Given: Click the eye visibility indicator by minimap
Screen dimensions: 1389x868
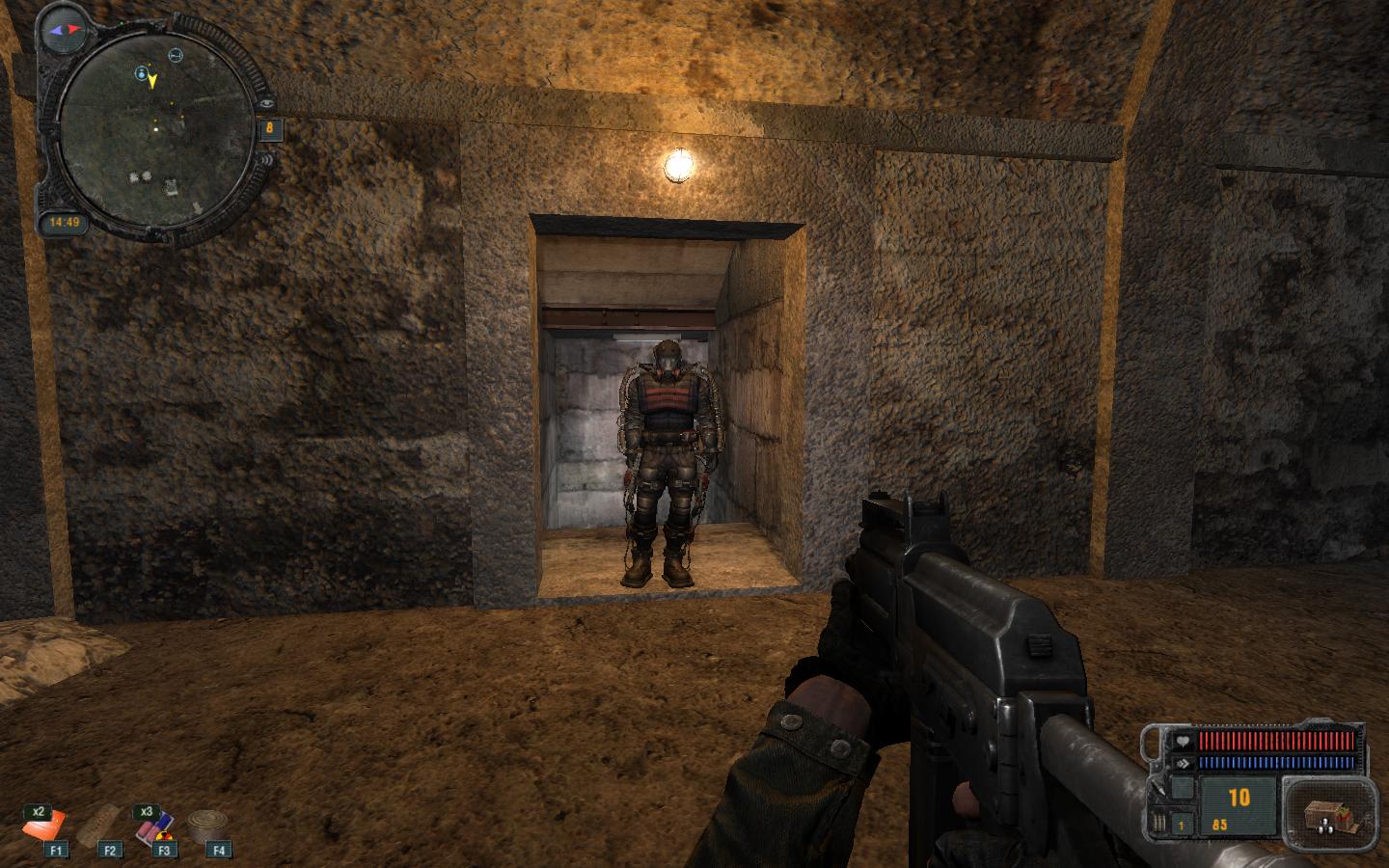Looking at the screenshot, I should click(x=266, y=101).
